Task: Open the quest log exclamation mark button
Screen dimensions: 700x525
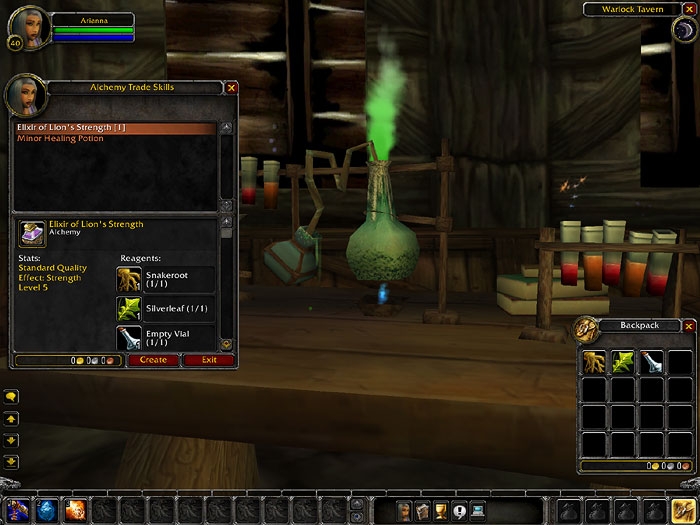Action: pos(459,510)
